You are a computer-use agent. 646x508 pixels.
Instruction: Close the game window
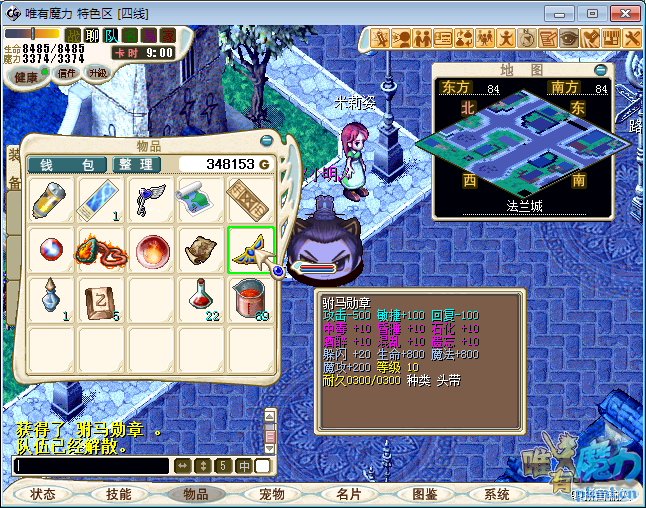tap(622, 13)
